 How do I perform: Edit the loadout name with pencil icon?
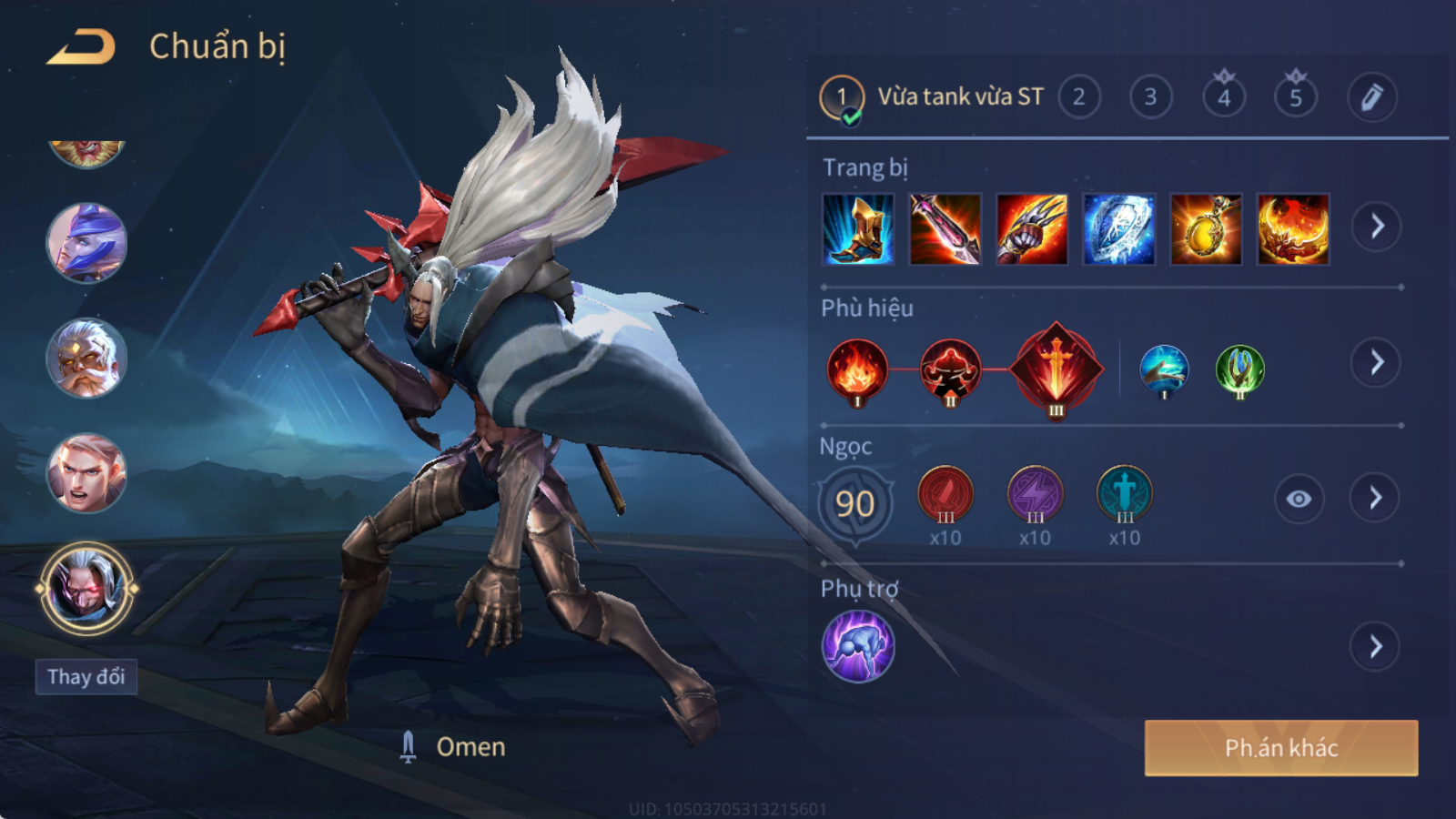[1371, 97]
